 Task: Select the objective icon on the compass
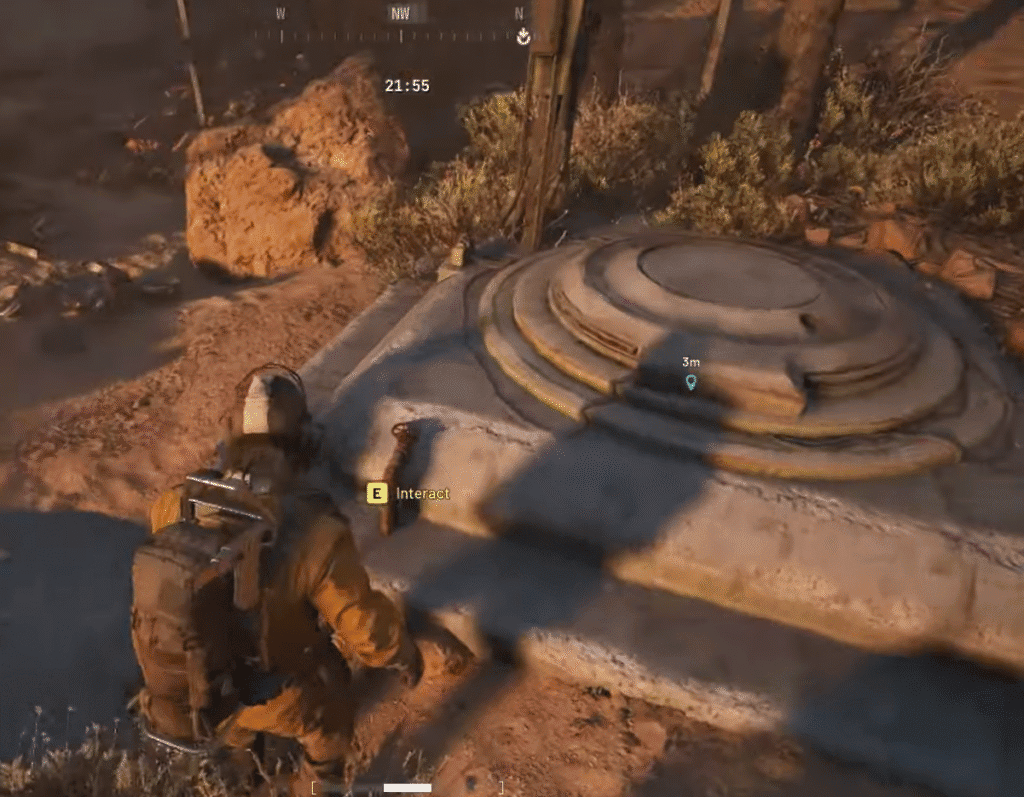(523, 37)
